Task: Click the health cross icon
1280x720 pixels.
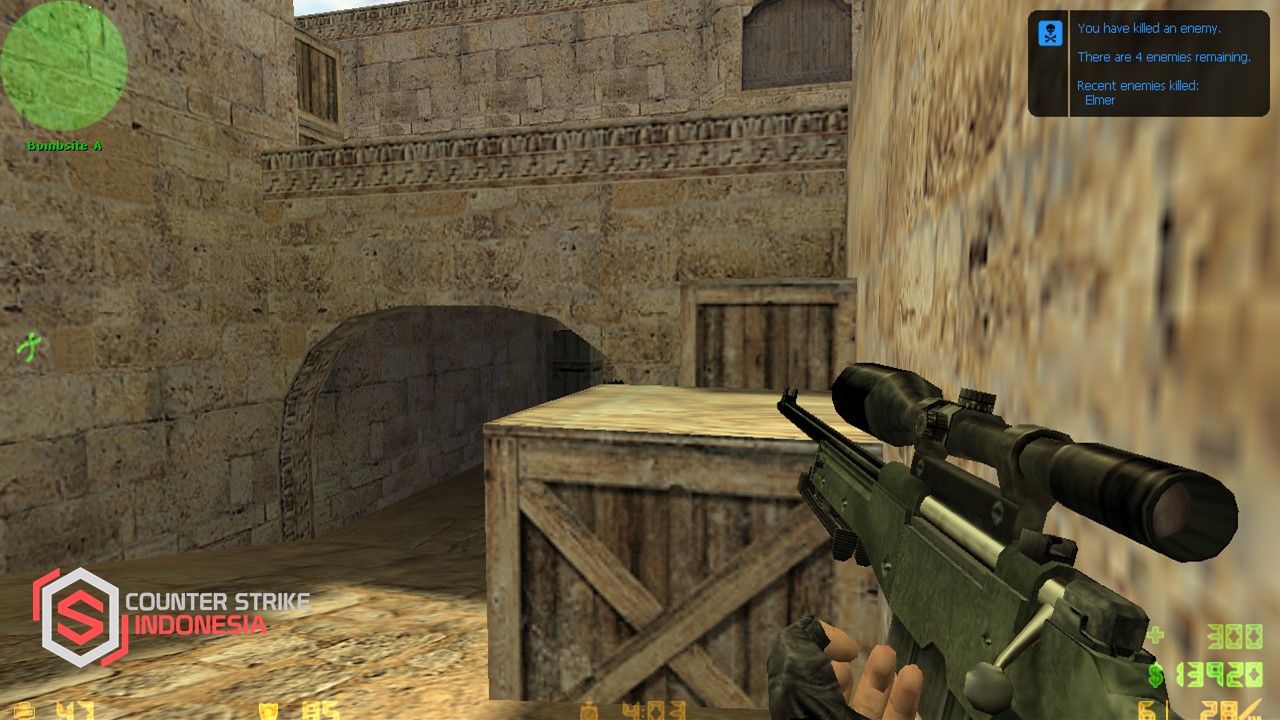Action: click(22, 710)
